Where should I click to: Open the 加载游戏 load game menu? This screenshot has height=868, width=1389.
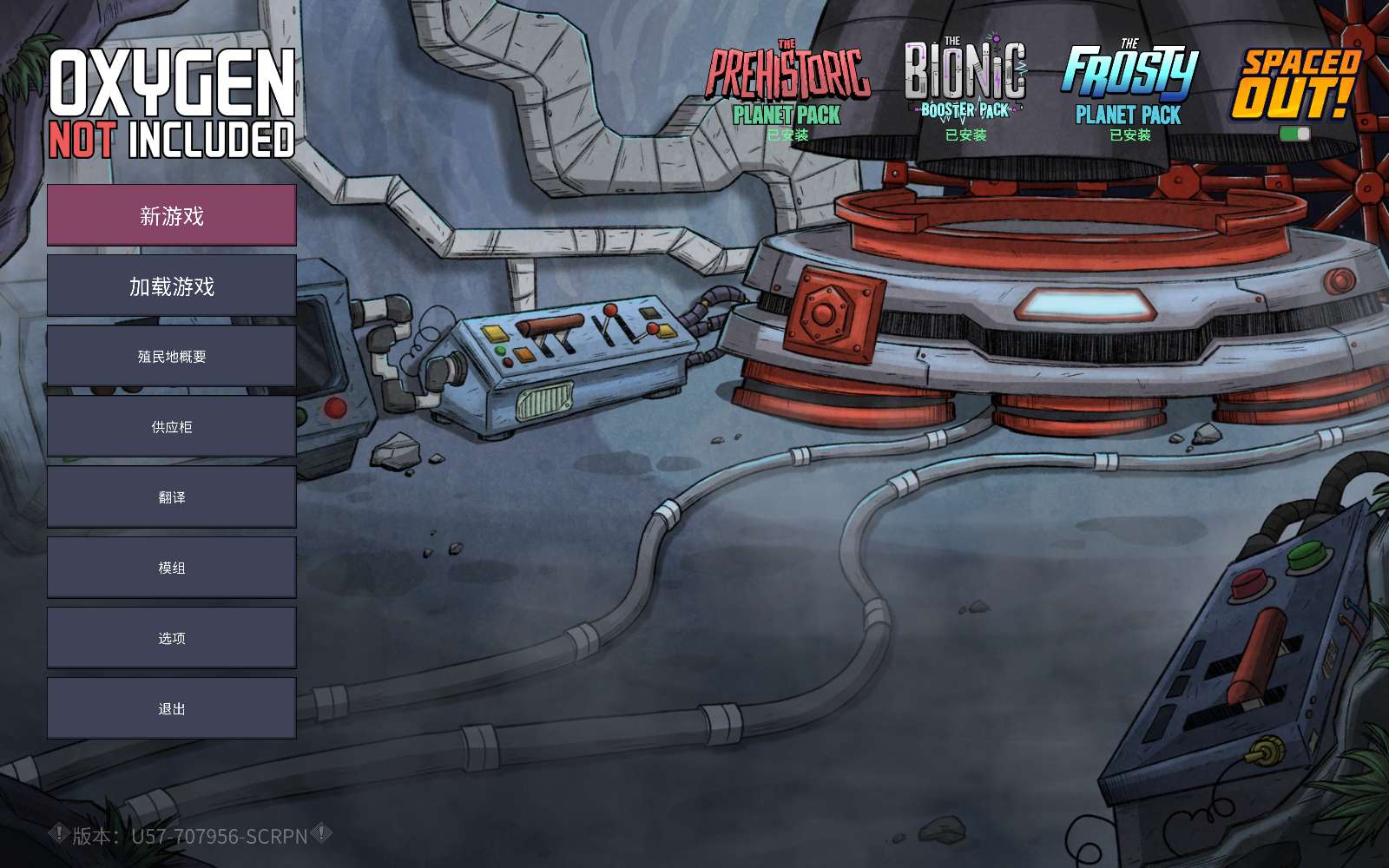click(x=171, y=286)
